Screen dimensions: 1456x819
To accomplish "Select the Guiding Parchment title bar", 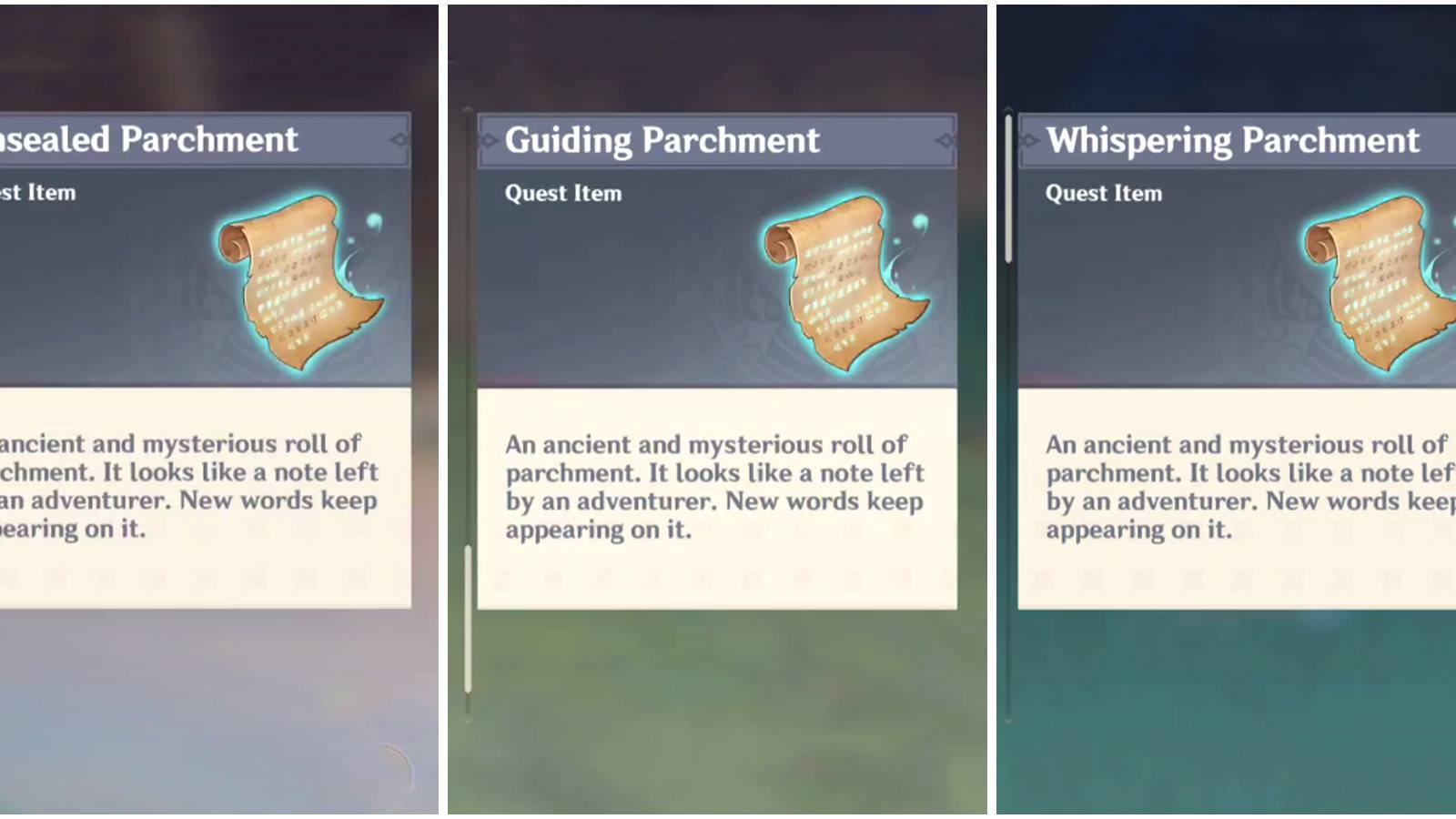I will [714, 140].
